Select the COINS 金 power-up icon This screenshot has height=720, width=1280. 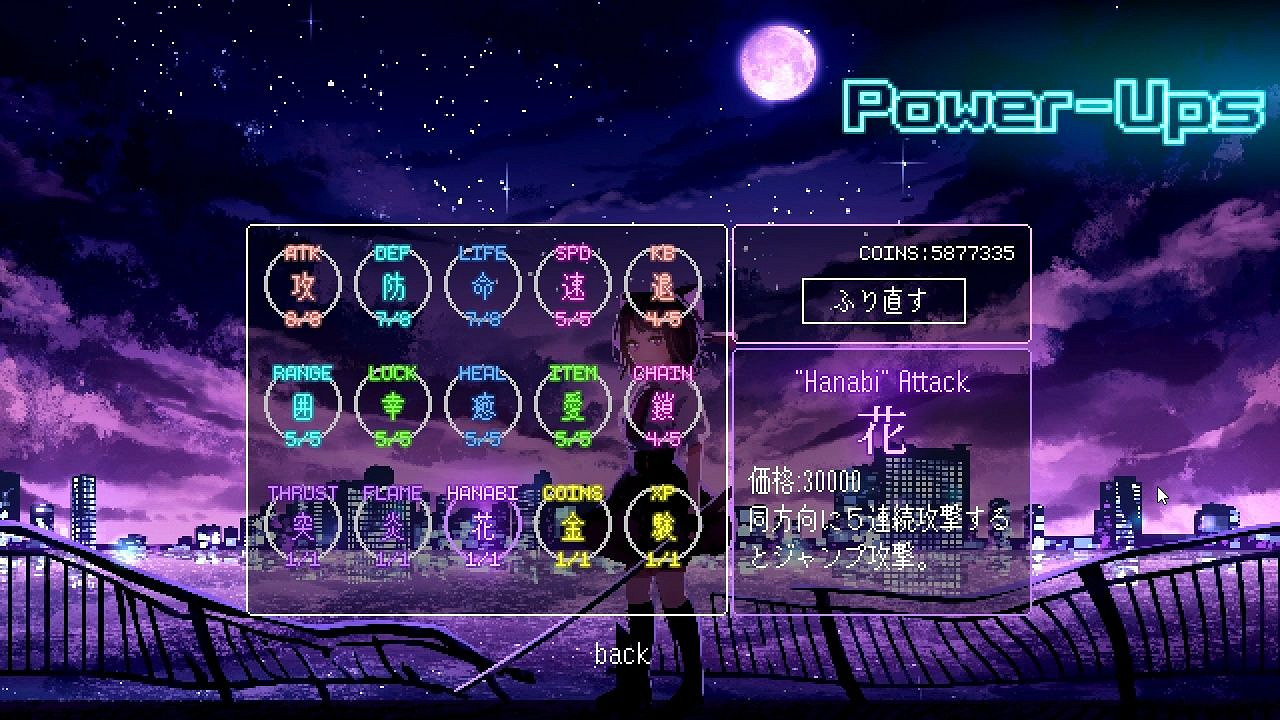pyautogui.click(x=572, y=523)
